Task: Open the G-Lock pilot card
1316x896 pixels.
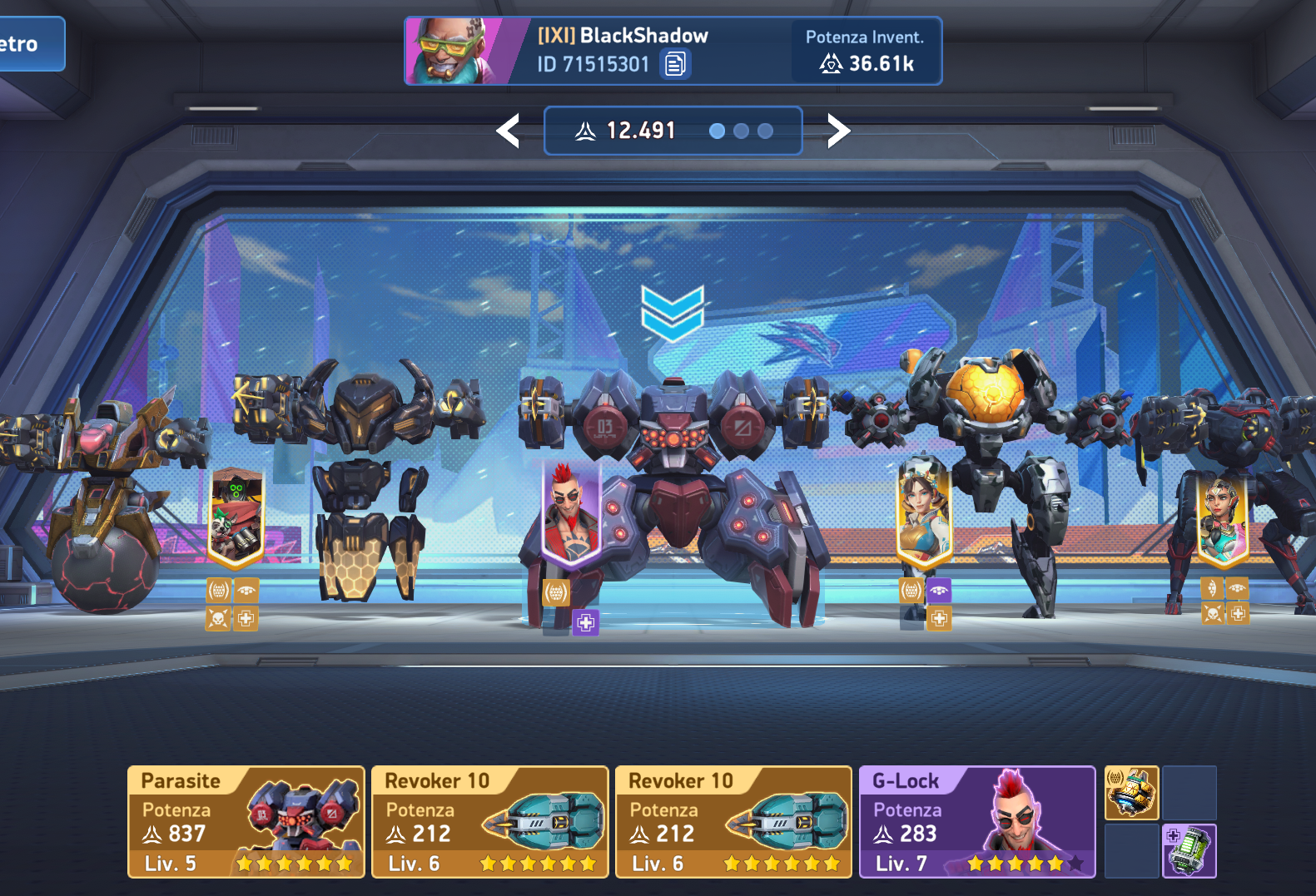Action: pos(977,822)
